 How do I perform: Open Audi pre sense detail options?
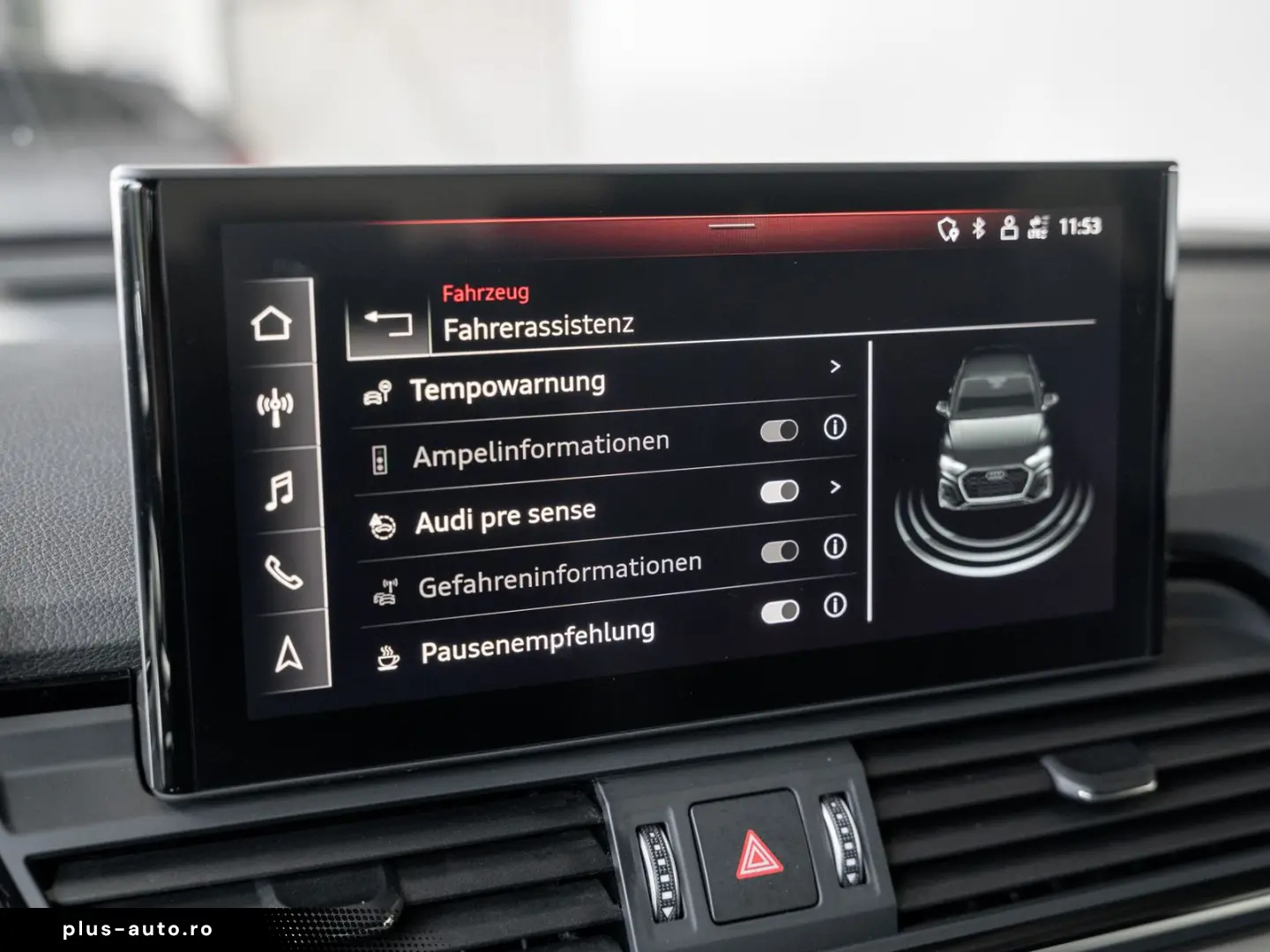(x=836, y=487)
